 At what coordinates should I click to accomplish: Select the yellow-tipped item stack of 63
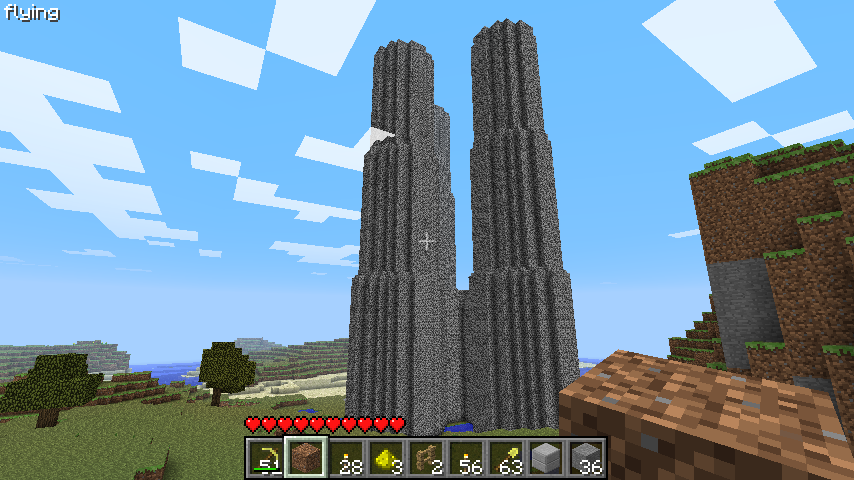pos(506,459)
